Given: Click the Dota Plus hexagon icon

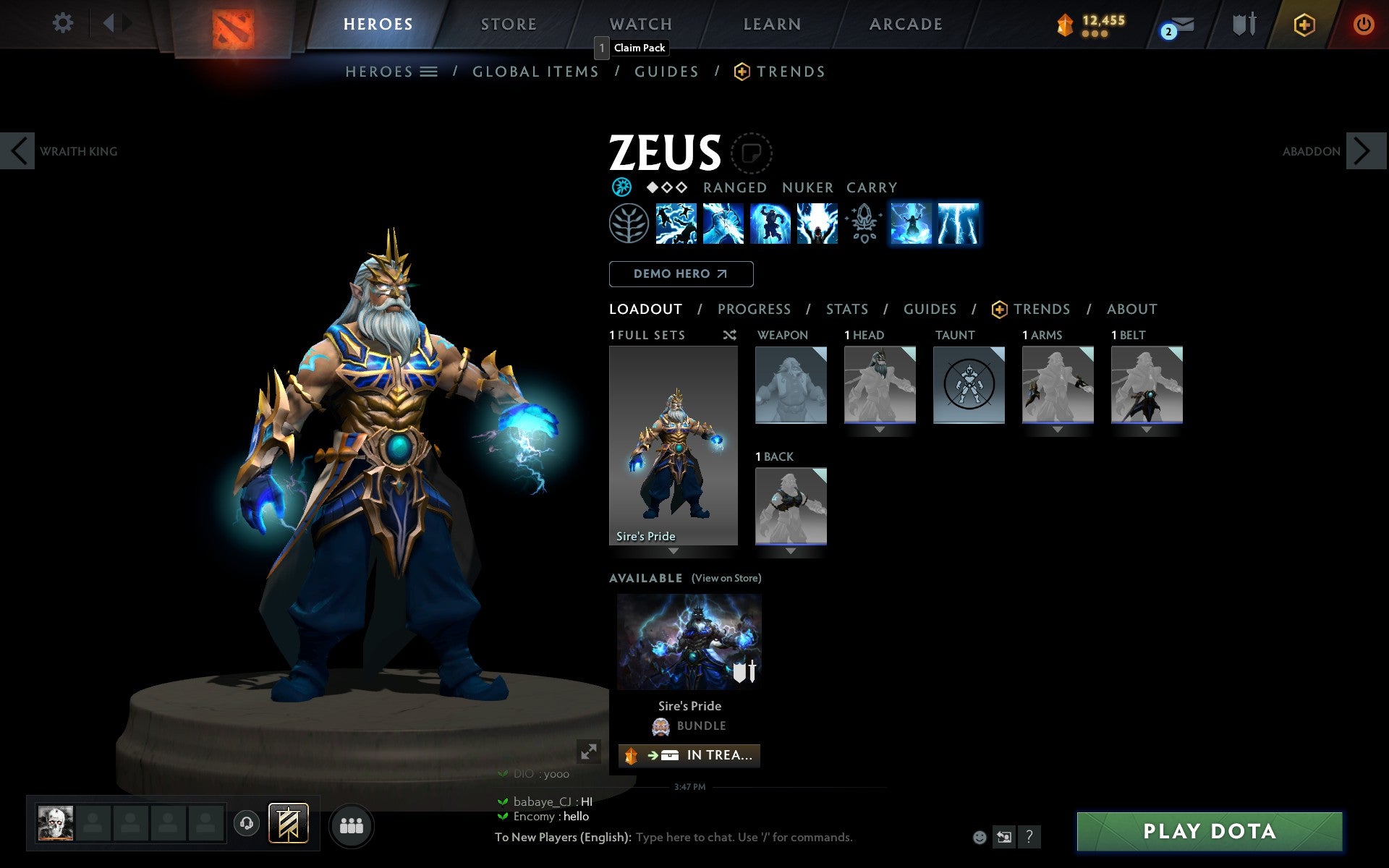Looking at the screenshot, I should (1304, 24).
